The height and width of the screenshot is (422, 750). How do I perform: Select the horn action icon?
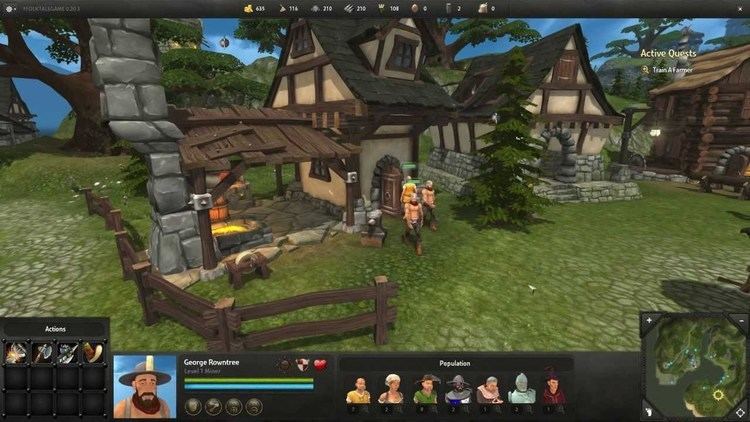pyautogui.click(x=93, y=351)
